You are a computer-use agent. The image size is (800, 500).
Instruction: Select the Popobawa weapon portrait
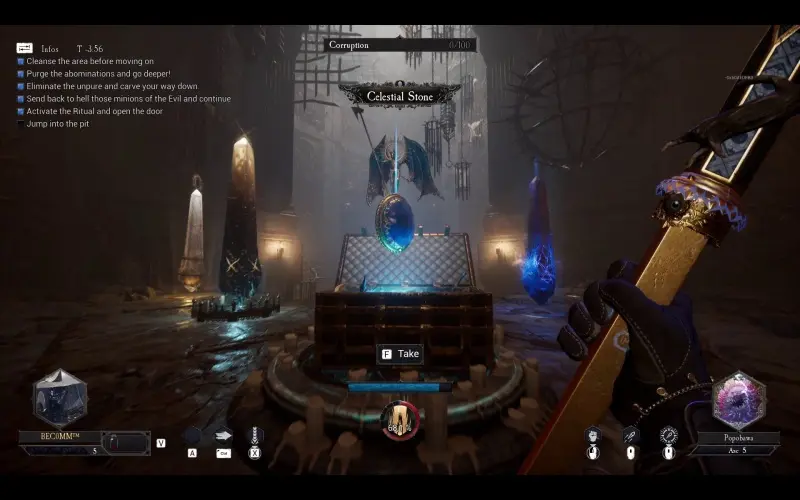point(737,400)
